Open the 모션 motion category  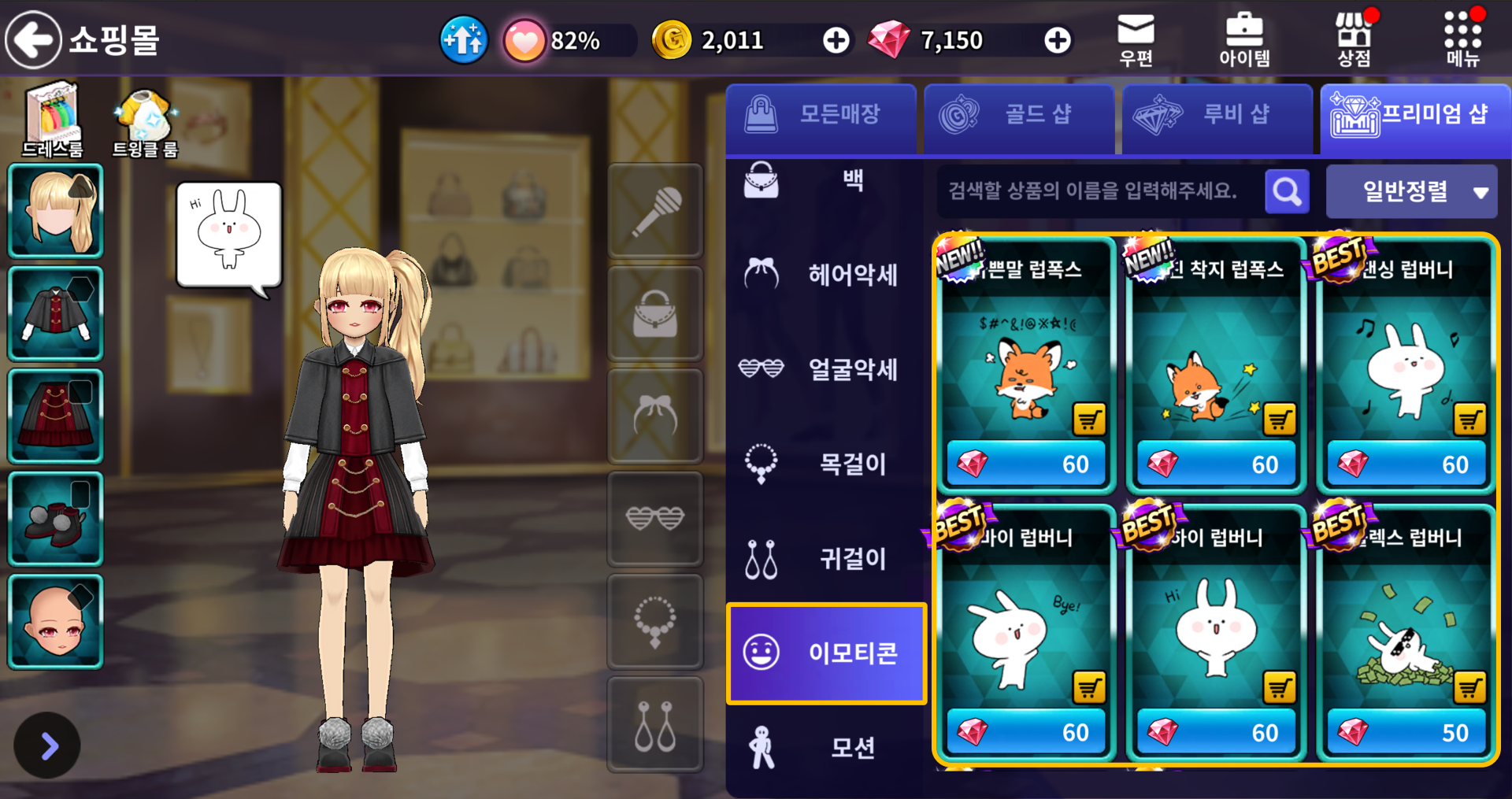click(x=825, y=747)
